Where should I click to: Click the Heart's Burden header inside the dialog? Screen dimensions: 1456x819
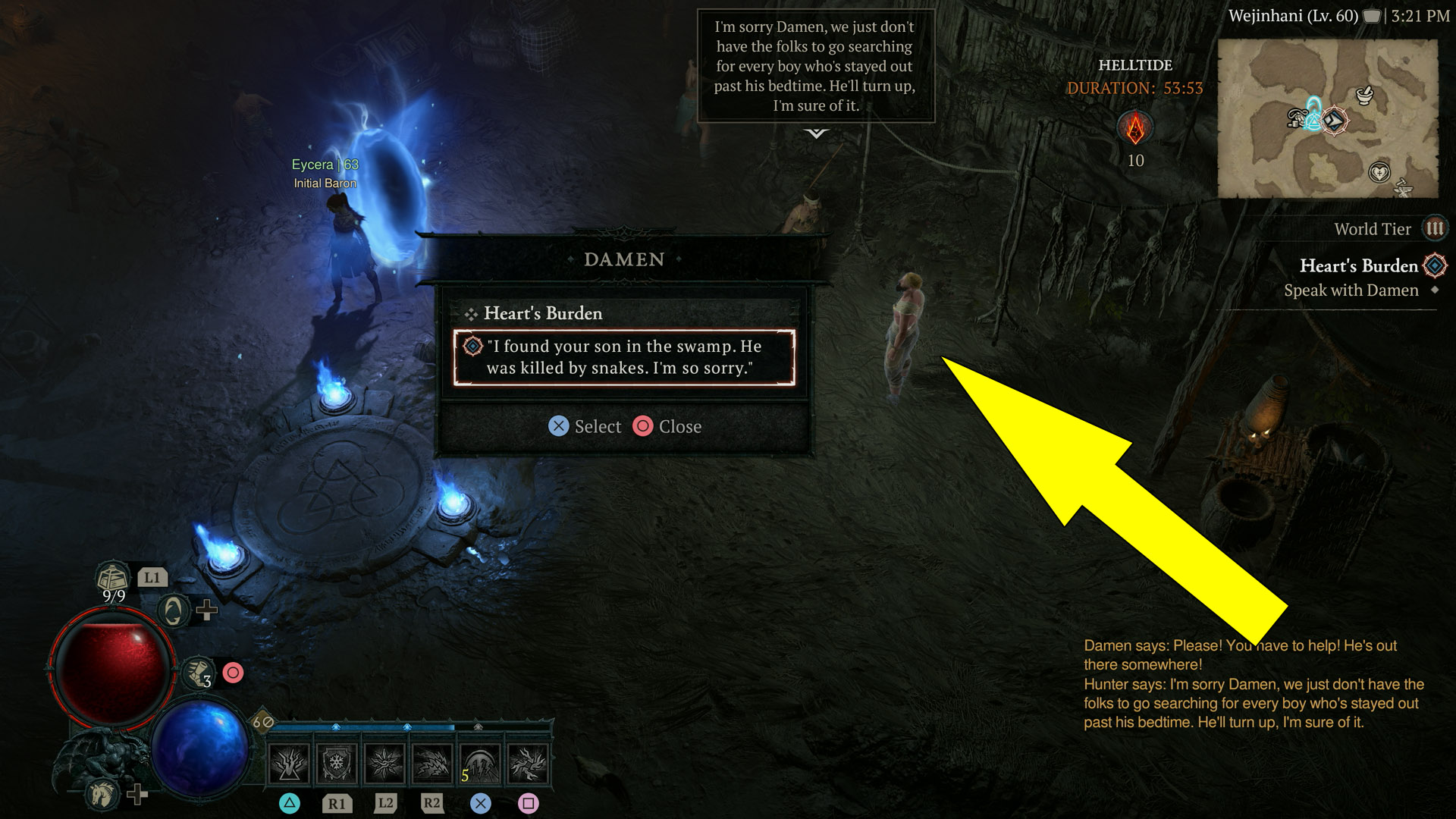pyautogui.click(x=543, y=313)
